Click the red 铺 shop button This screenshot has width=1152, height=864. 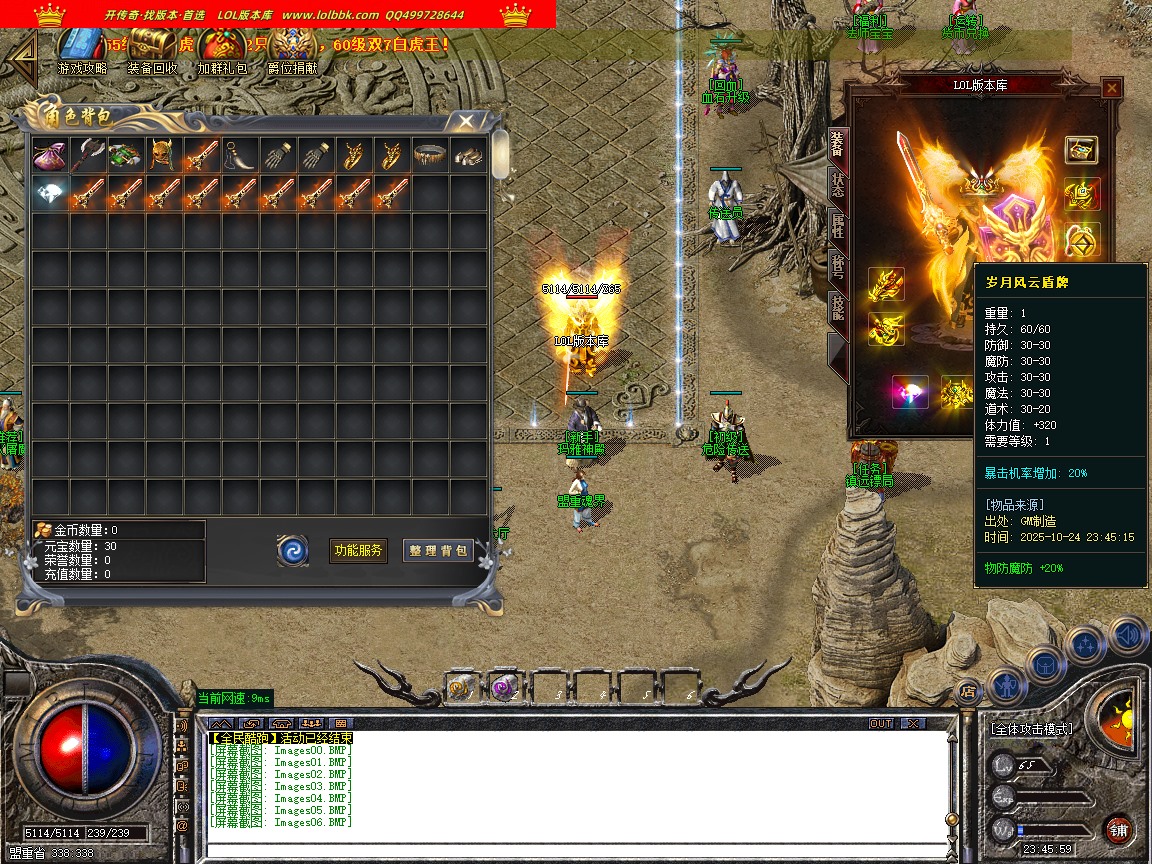click(x=1118, y=829)
